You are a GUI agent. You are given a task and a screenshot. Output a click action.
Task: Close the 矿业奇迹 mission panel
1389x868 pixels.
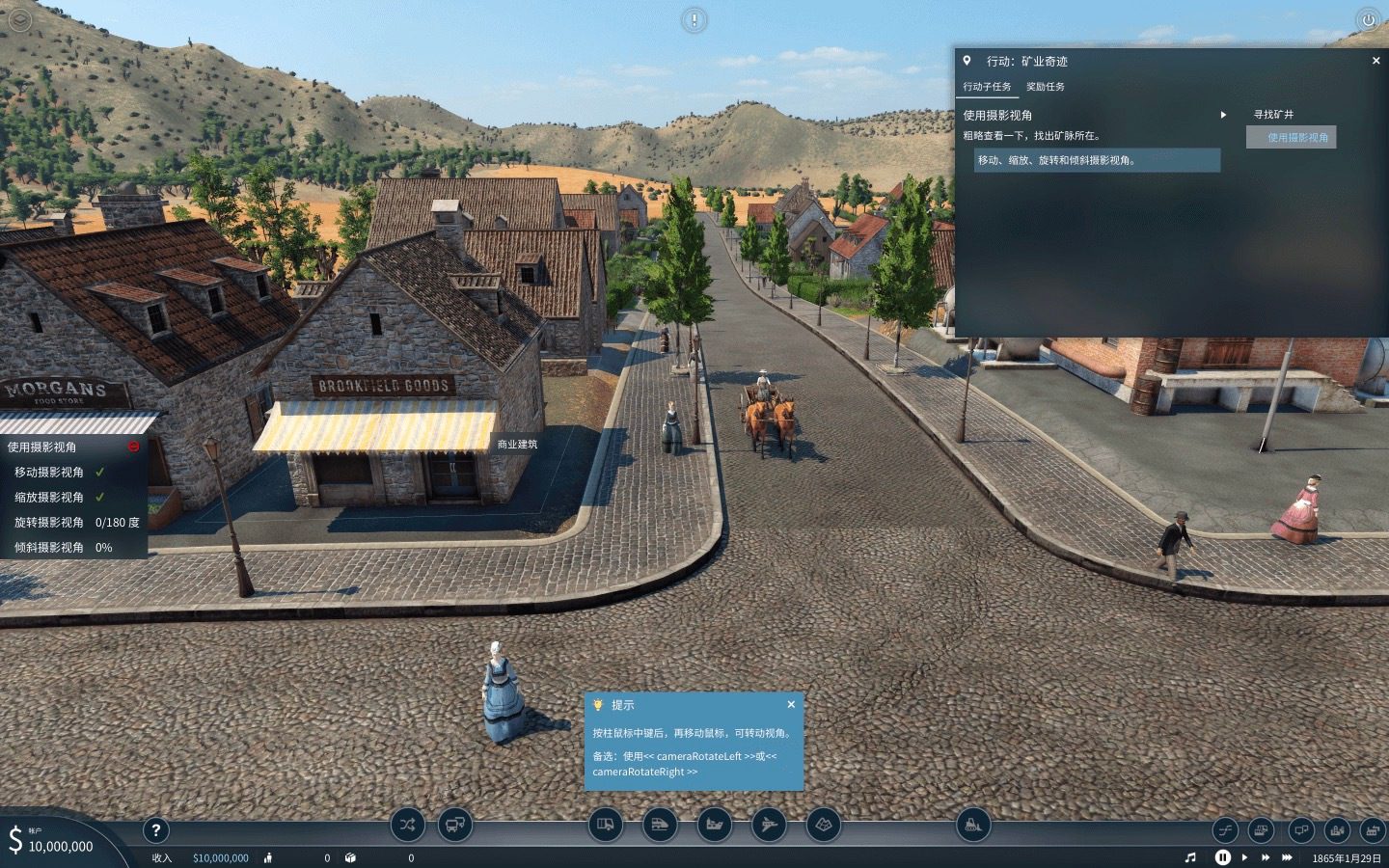click(1375, 61)
